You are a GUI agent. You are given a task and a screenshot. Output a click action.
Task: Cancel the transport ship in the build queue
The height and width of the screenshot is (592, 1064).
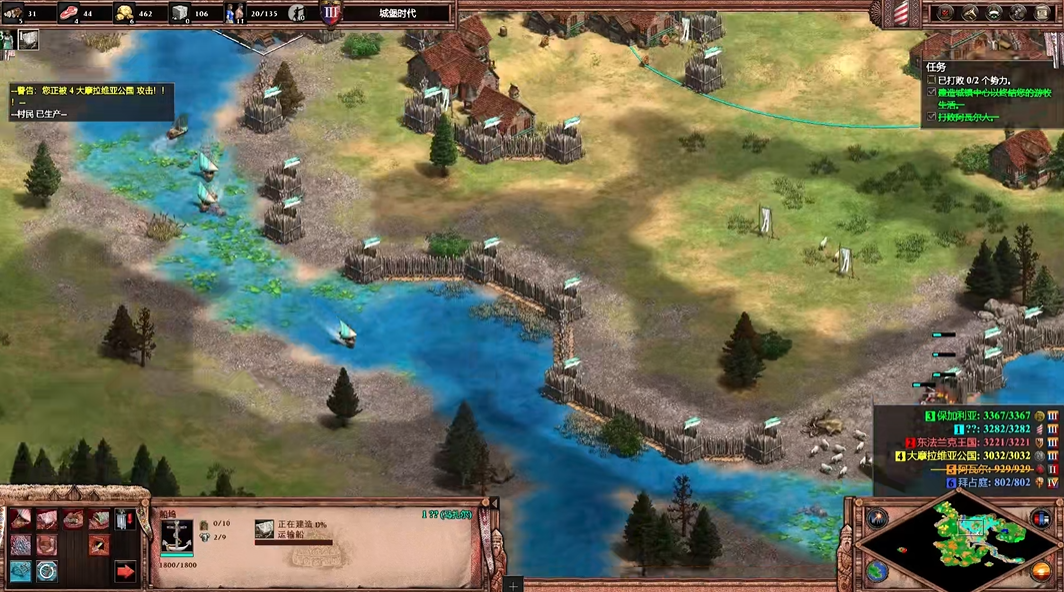(265, 529)
